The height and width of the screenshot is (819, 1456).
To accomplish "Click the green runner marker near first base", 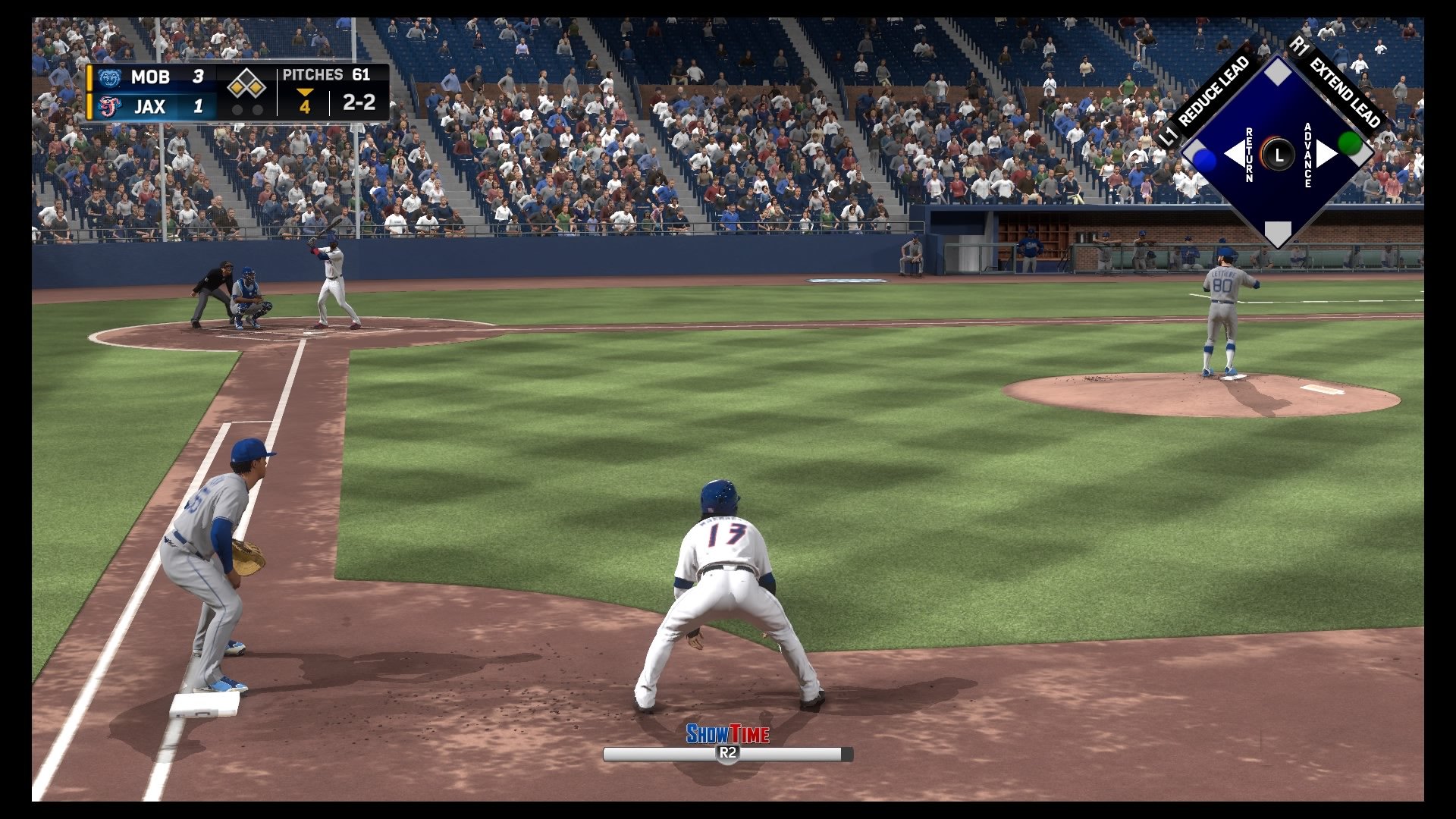I will click(x=1351, y=144).
